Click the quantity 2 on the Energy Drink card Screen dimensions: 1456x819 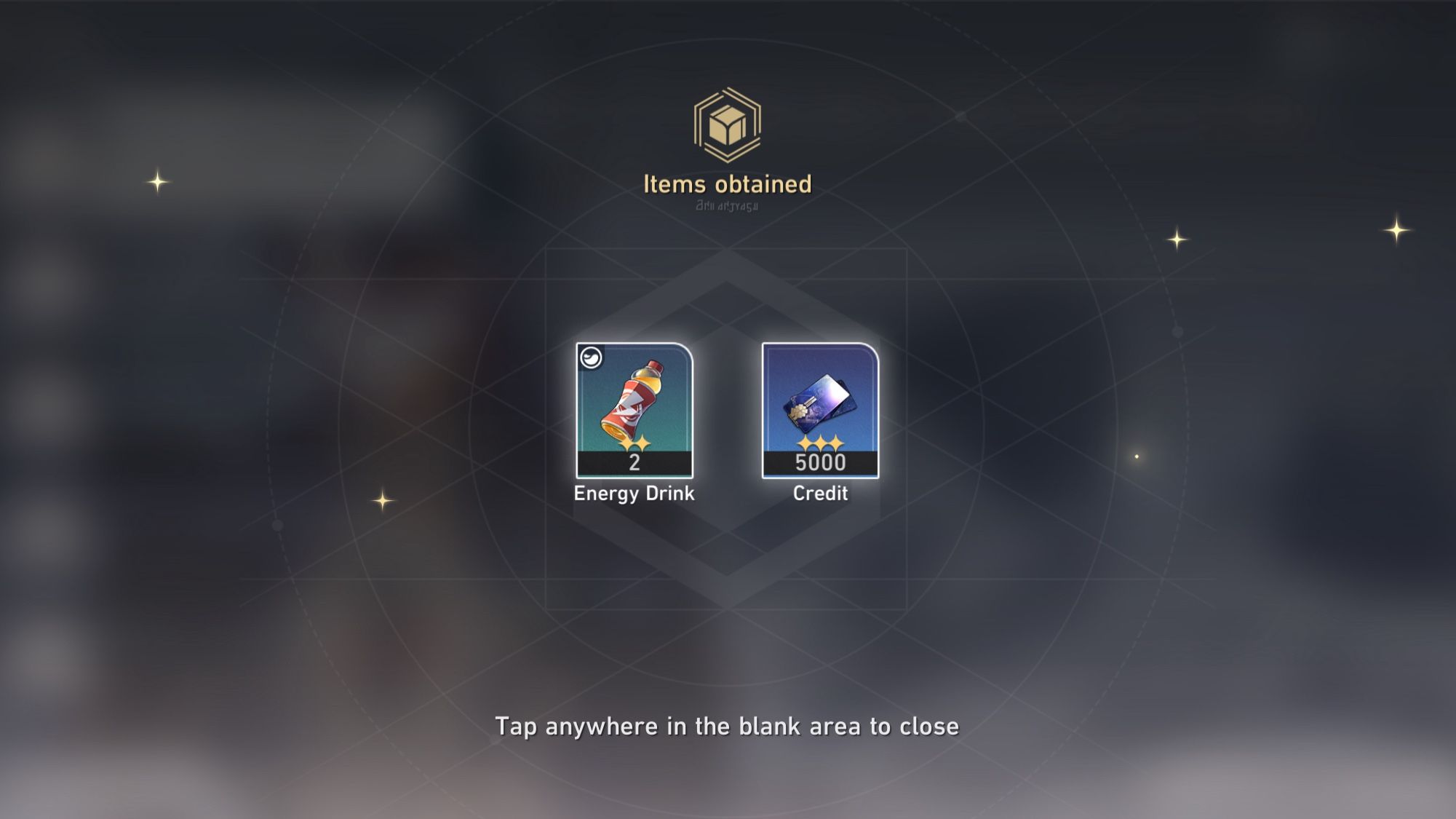click(x=635, y=464)
